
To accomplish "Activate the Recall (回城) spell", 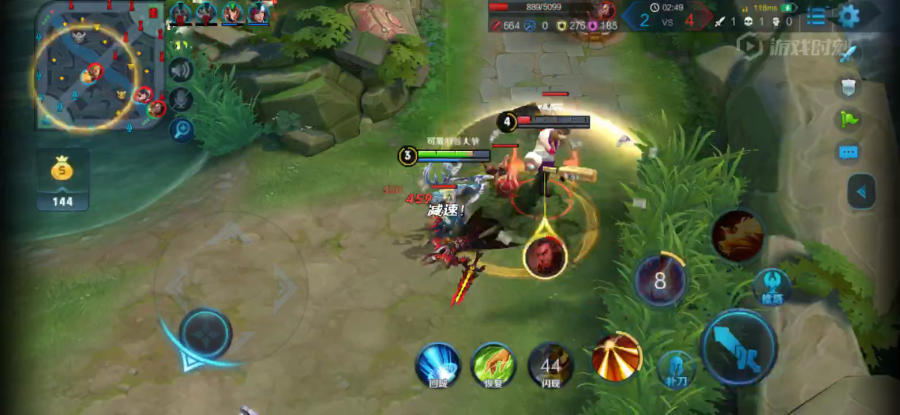I will tap(437, 363).
